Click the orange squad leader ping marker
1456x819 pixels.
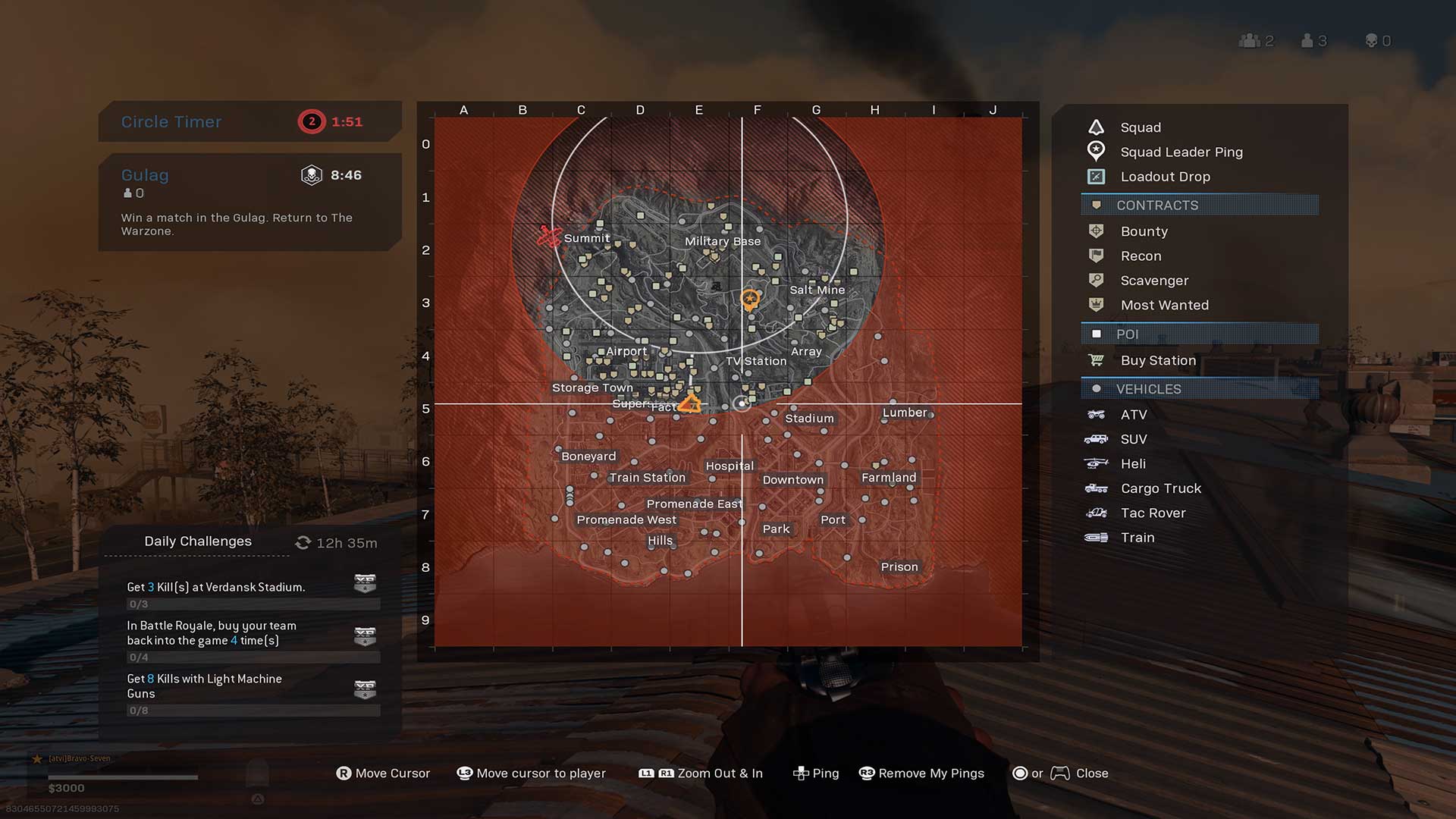click(x=749, y=300)
